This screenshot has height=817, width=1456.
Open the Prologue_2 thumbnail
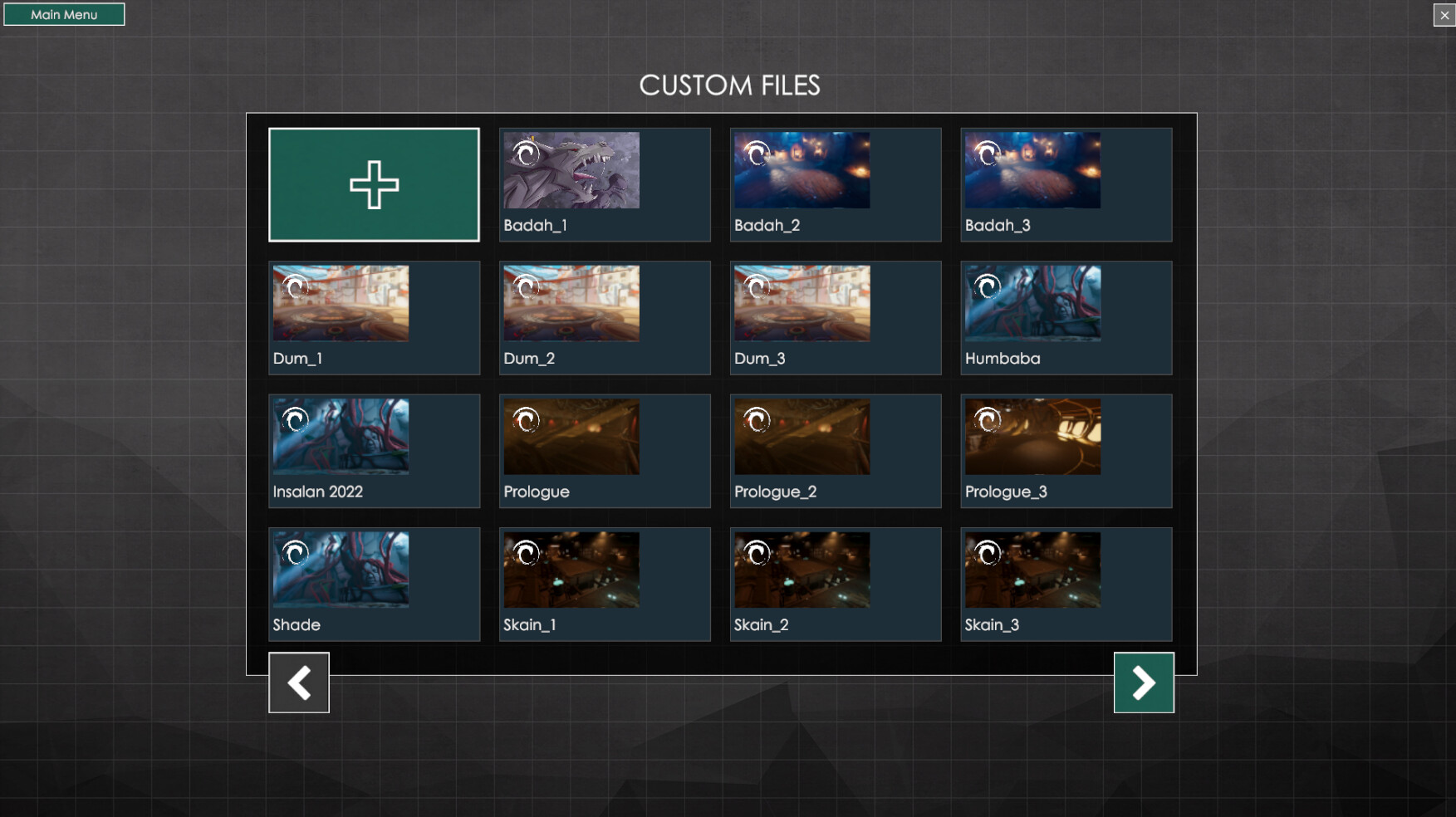835,450
